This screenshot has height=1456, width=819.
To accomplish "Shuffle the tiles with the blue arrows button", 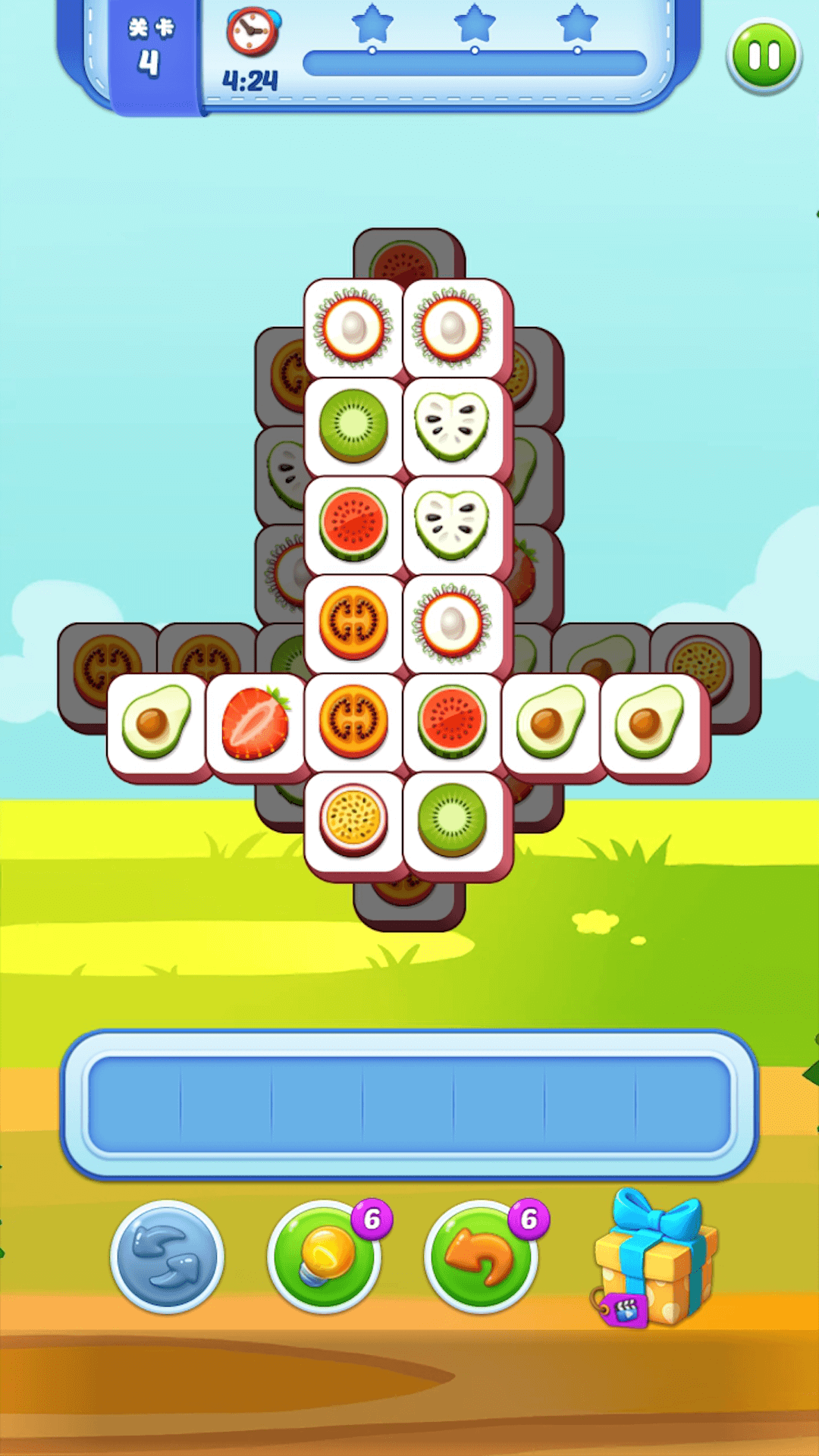I will pyautogui.click(x=167, y=1257).
